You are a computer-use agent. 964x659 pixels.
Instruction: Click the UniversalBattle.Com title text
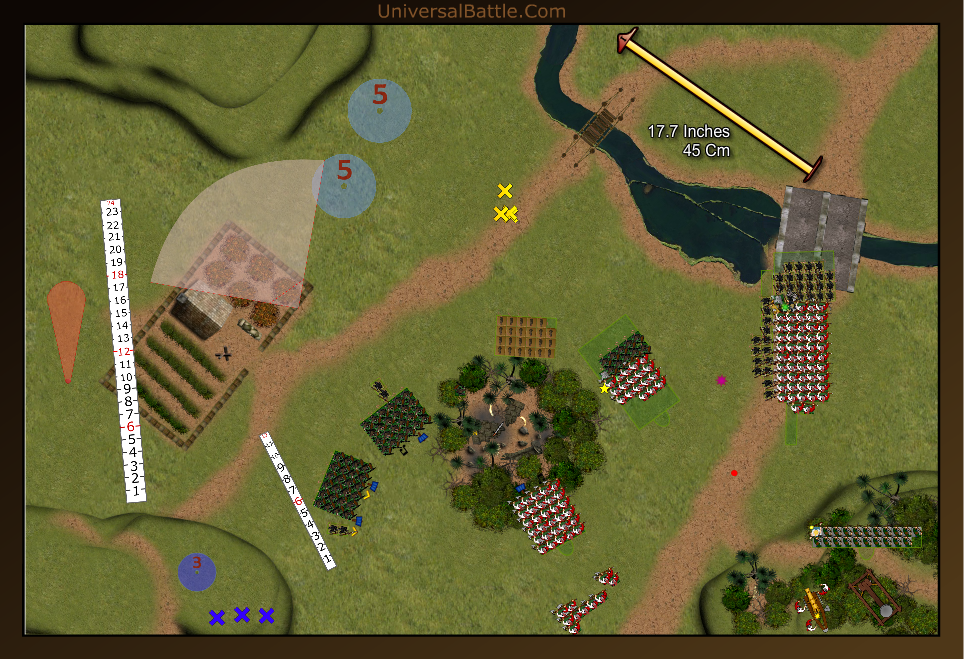click(471, 12)
